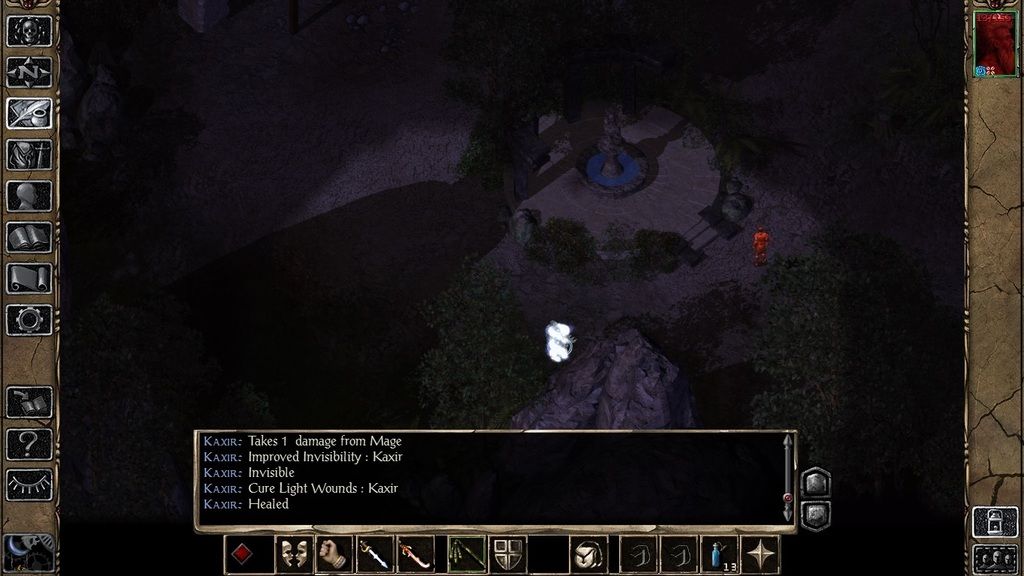Equip the blue-bladed sword weapon slot
Screen dimensions: 1024x576
pyautogui.click(x=375, y=554)
